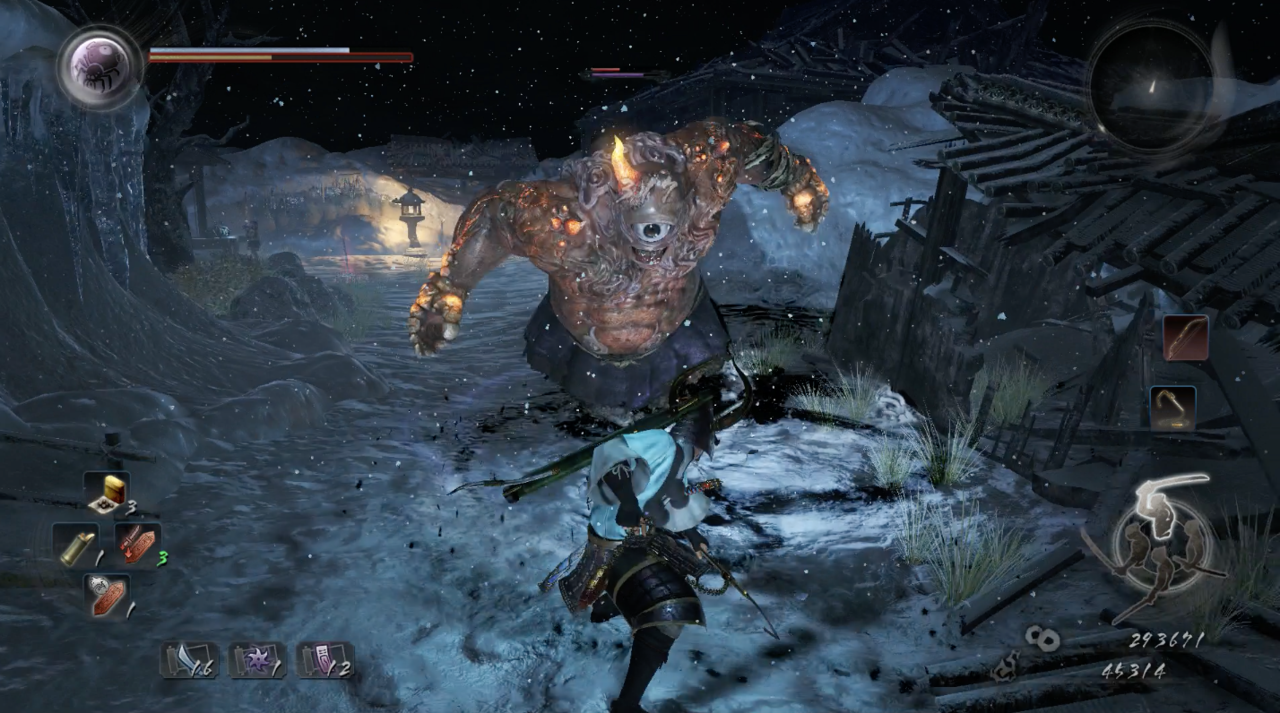Viewport: 1280px width, 713px height.
Task: Use the sword talisman with green count
Action: (138, 545)
